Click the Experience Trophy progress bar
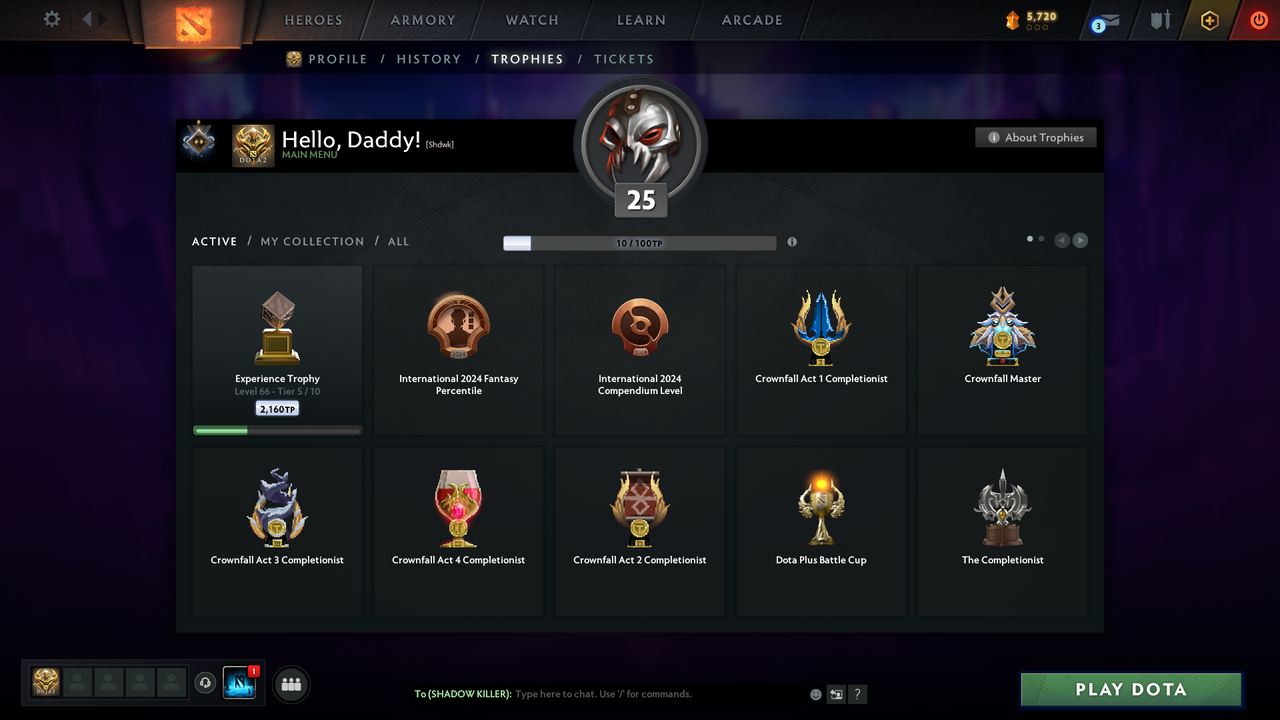 click(x=276, y=430)
